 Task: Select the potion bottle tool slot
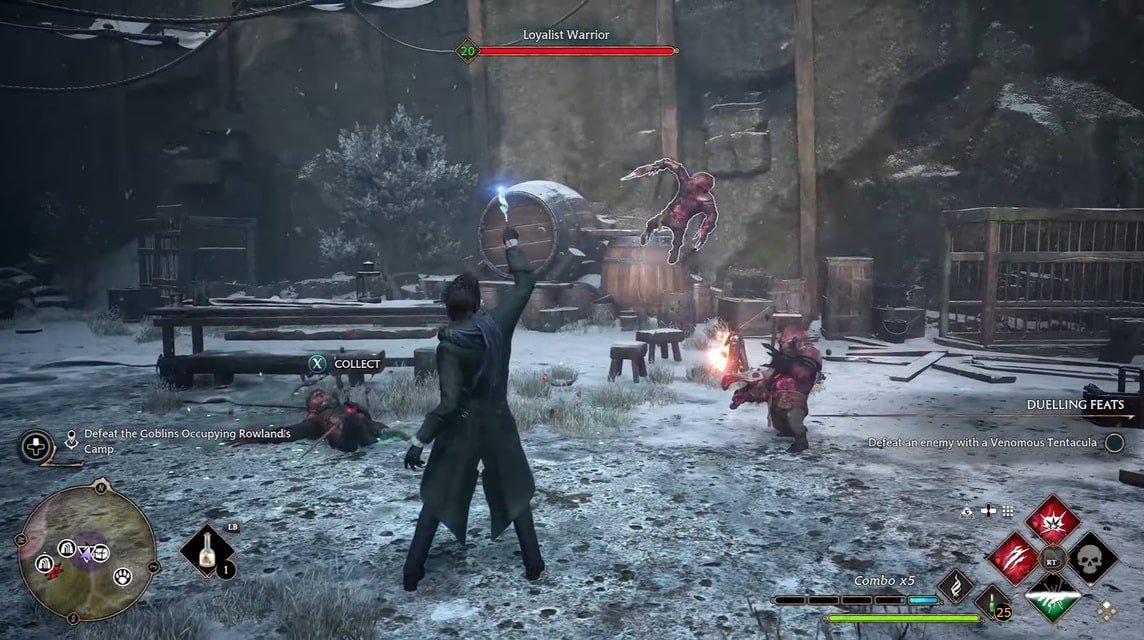point(207,551)
